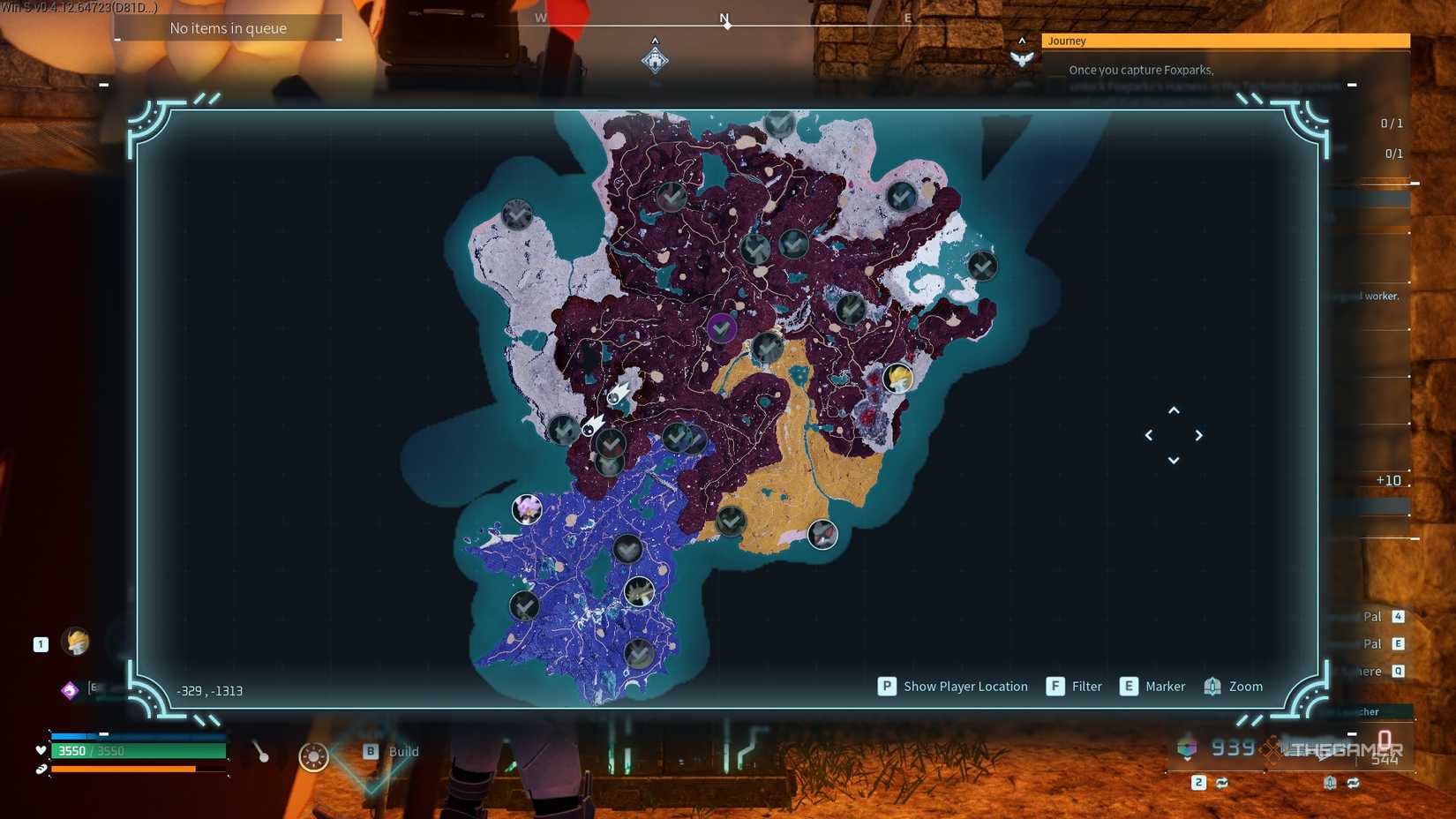Click the right chevron on the map navigation pad

tap(1199, 435)
